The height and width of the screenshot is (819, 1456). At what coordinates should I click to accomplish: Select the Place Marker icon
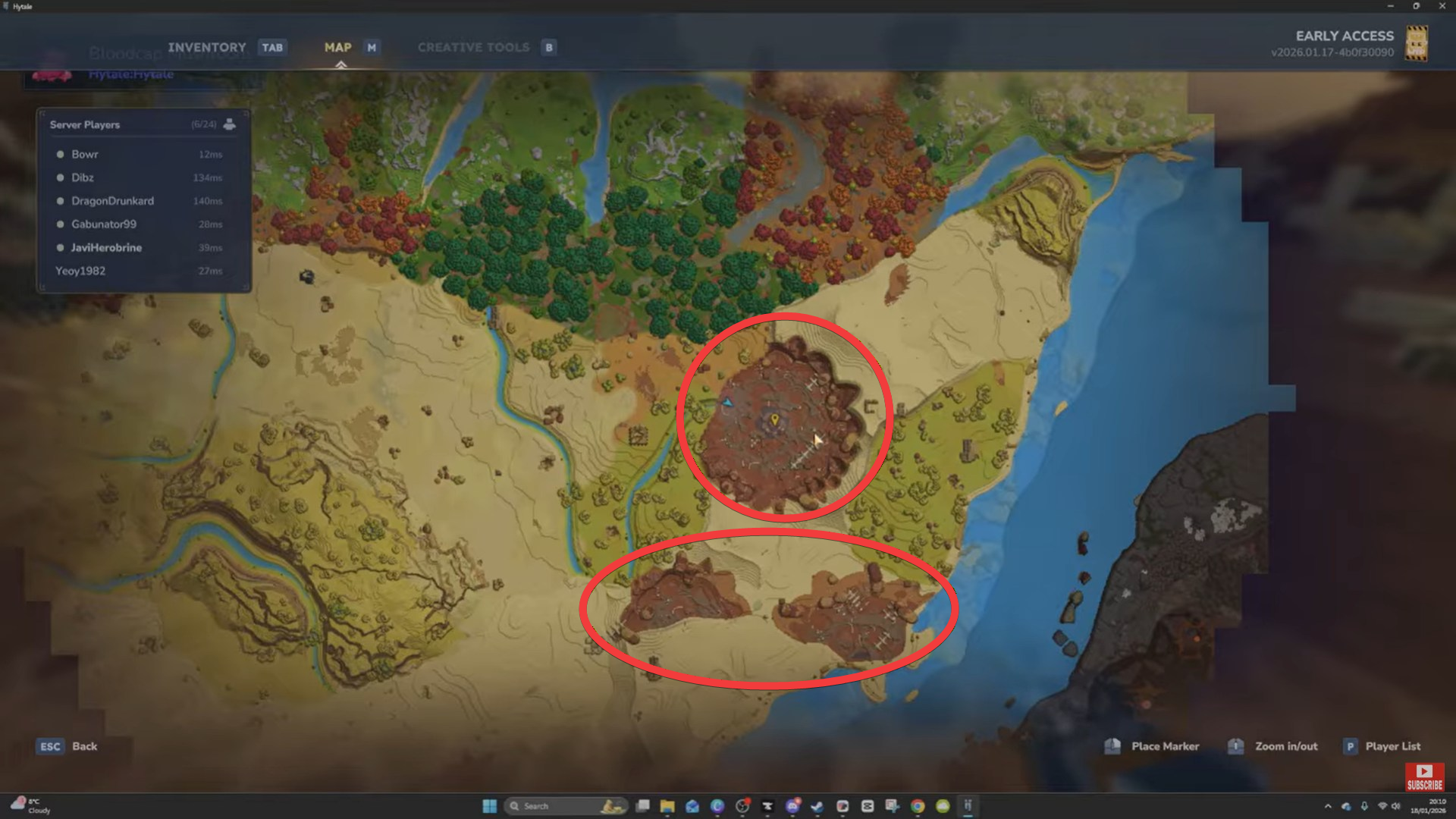(x=1113, y=746)
